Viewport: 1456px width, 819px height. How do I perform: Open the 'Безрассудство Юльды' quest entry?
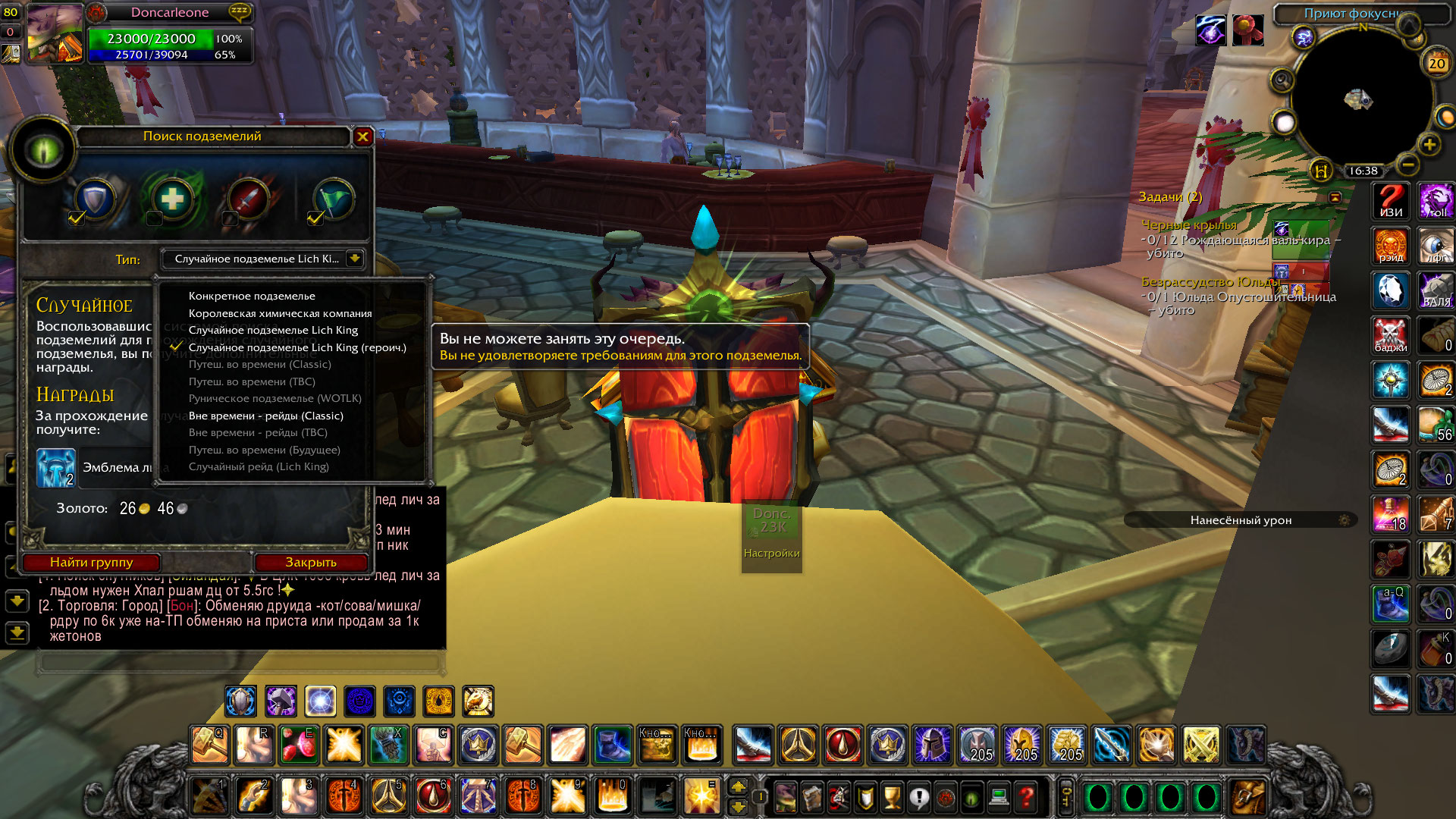tap(1210, 281)
